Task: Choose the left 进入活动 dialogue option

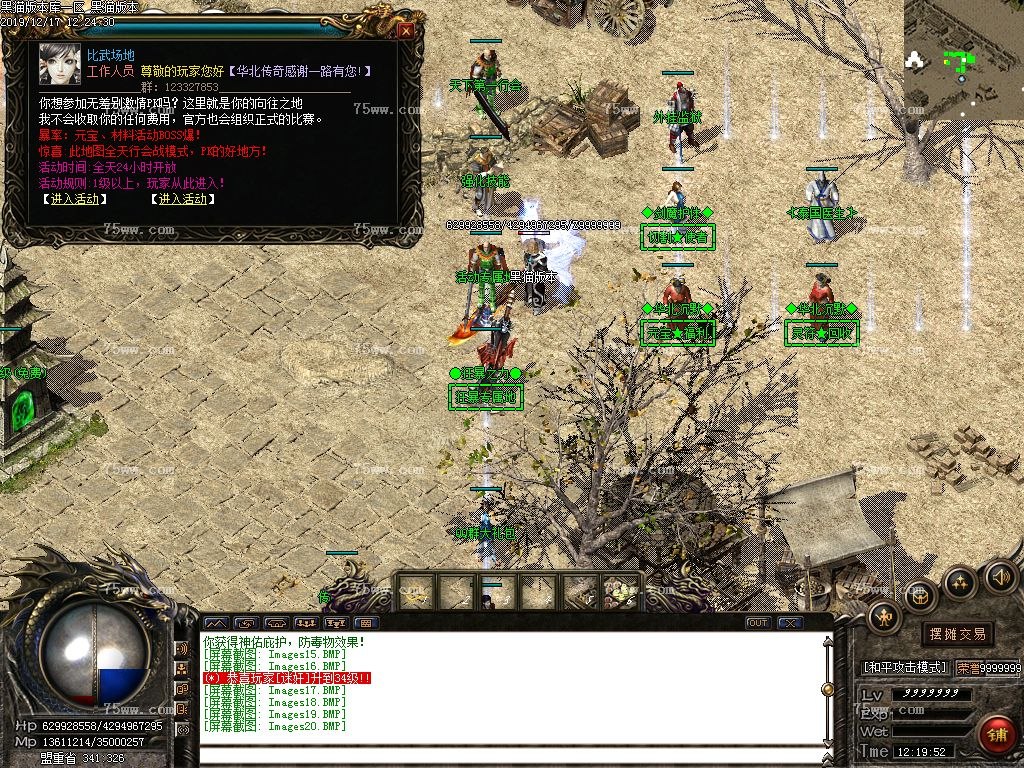Action: pyautogui.click(x=75, y=199)
